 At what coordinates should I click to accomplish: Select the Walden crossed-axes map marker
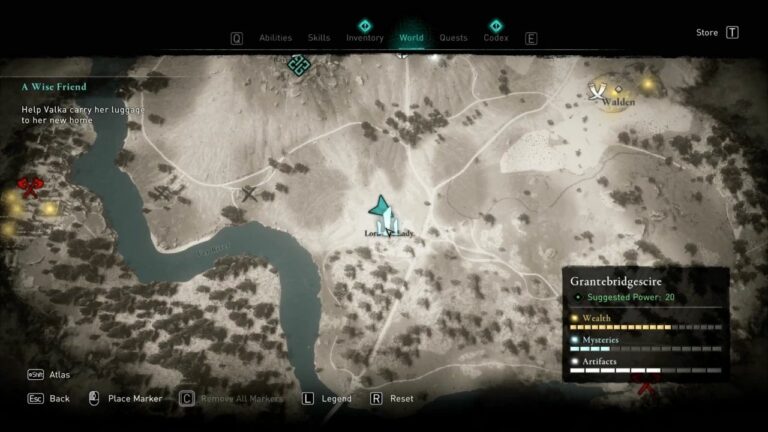pyautogui.click(x=598, y=93)
